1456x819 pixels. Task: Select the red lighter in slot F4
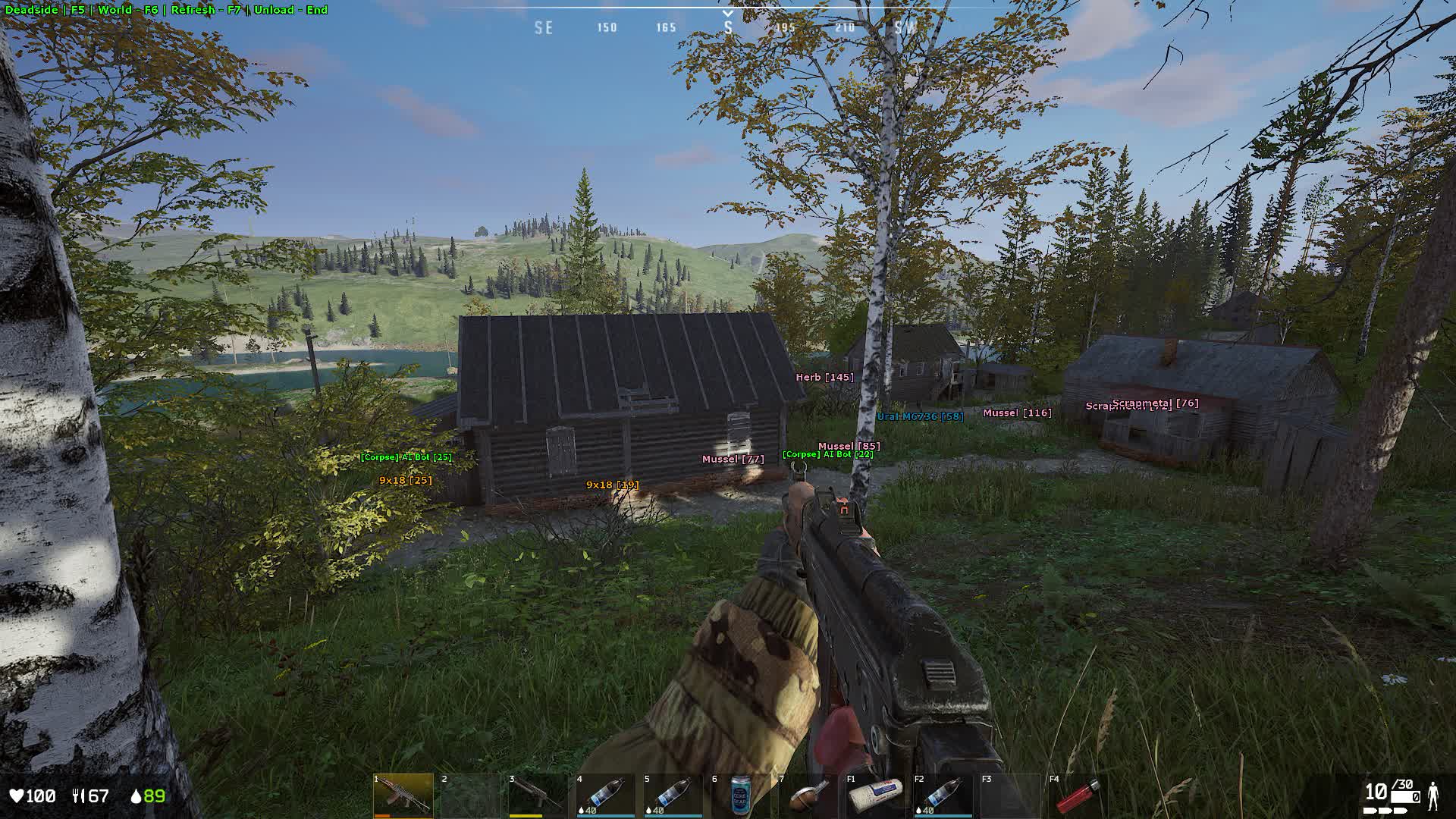[x=1078, y=795]
